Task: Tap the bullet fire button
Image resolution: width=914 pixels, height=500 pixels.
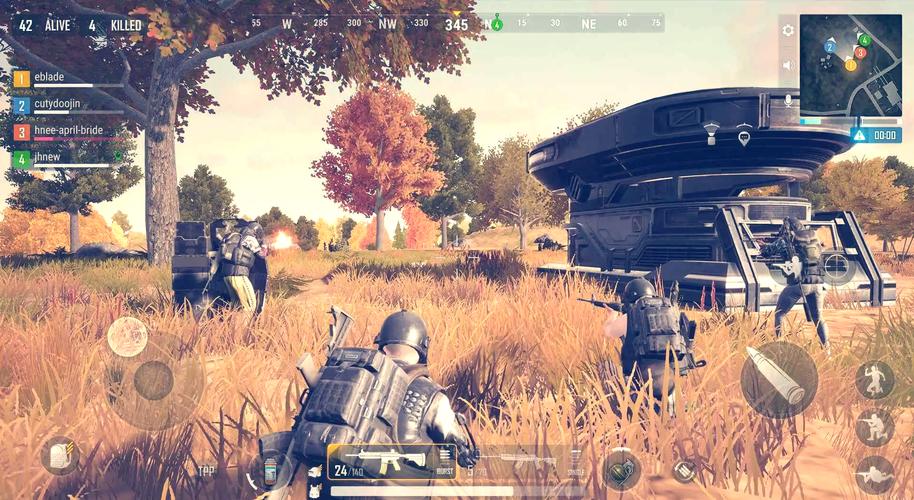Action: tap(778, 379)
